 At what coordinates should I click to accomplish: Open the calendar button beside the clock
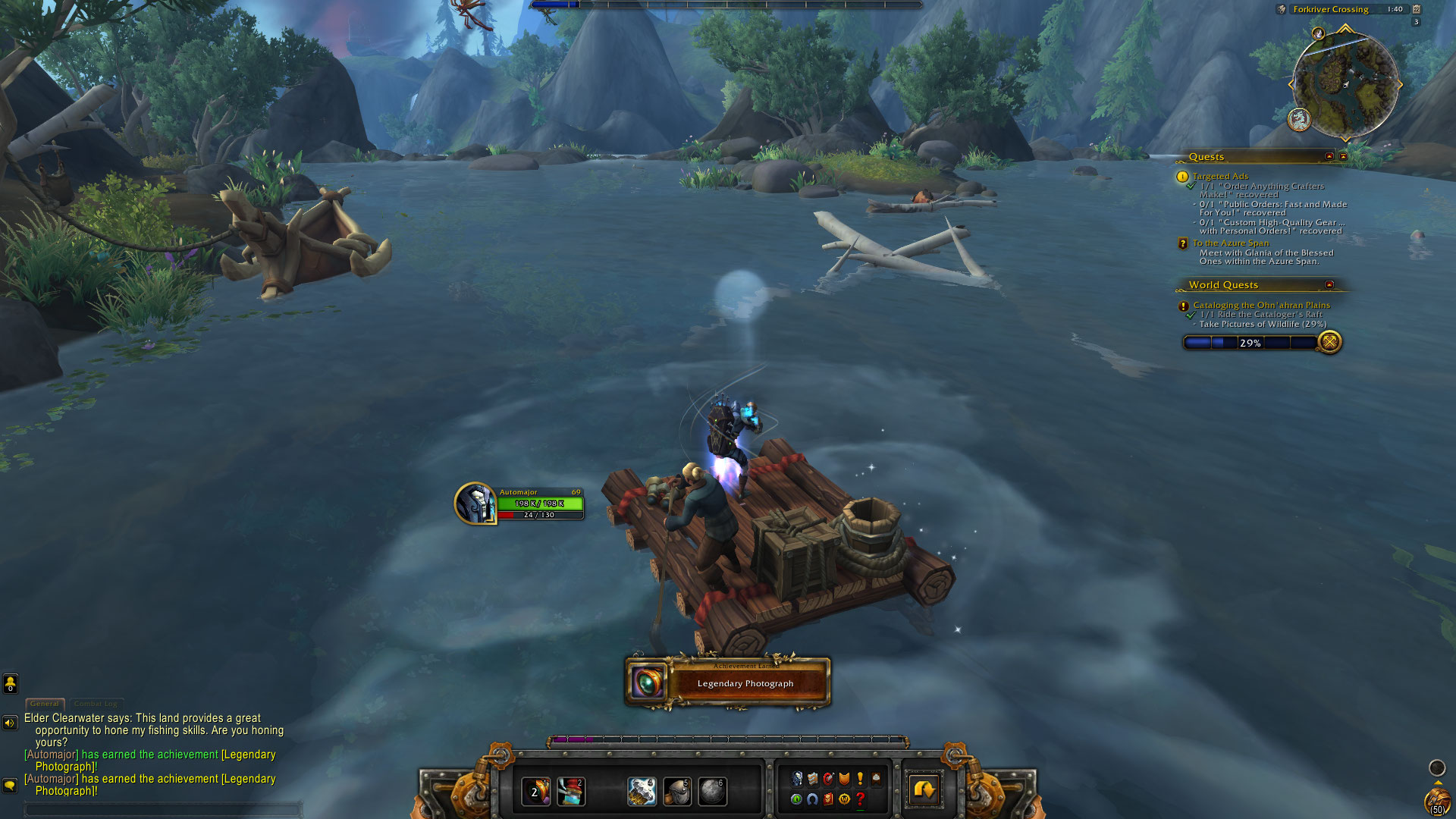(x=1416, y=9)
